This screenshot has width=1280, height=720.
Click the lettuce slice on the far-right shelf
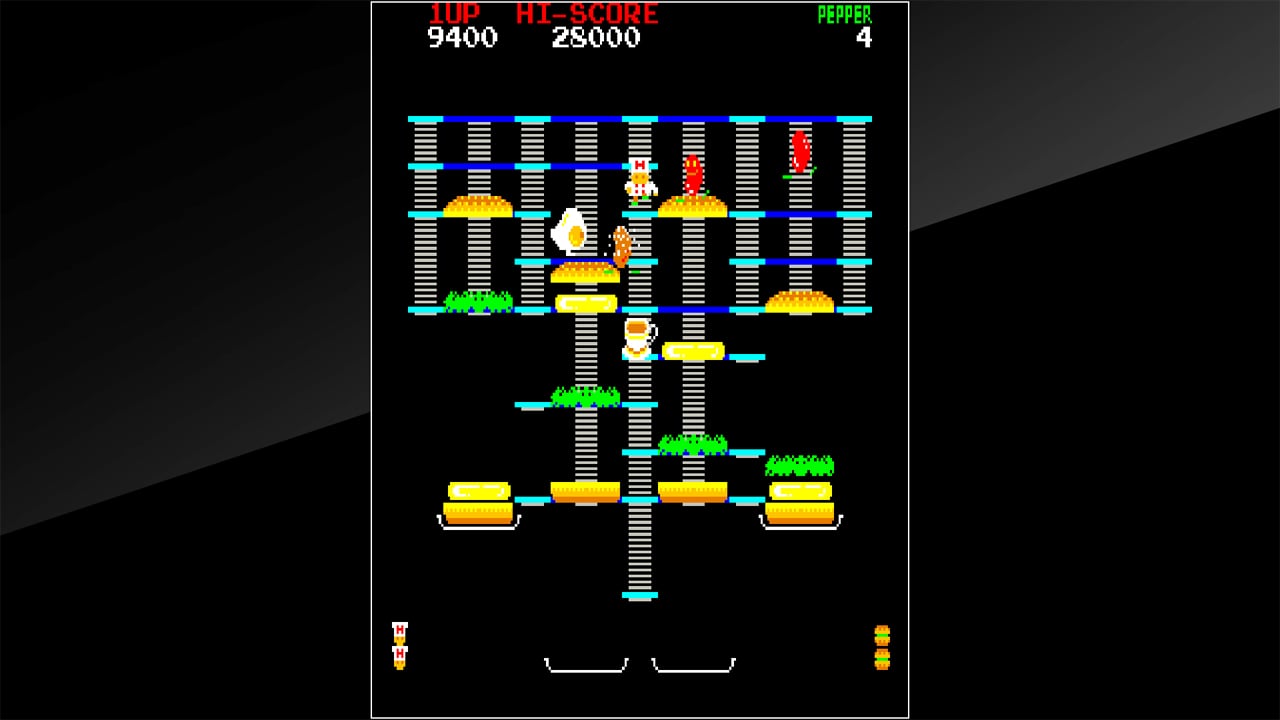click(800, 465)
